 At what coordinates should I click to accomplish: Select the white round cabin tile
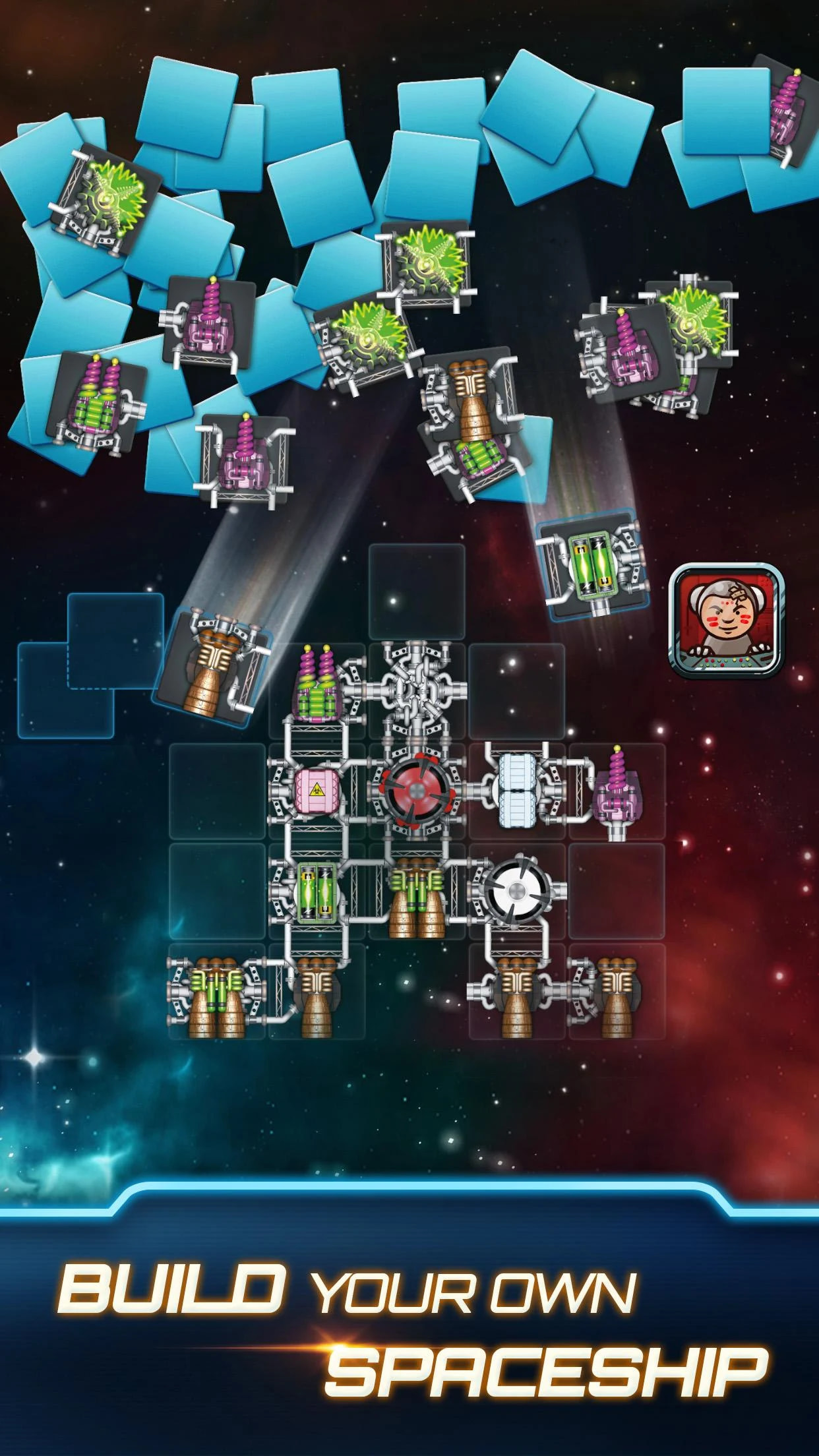(x=518, y=891)
